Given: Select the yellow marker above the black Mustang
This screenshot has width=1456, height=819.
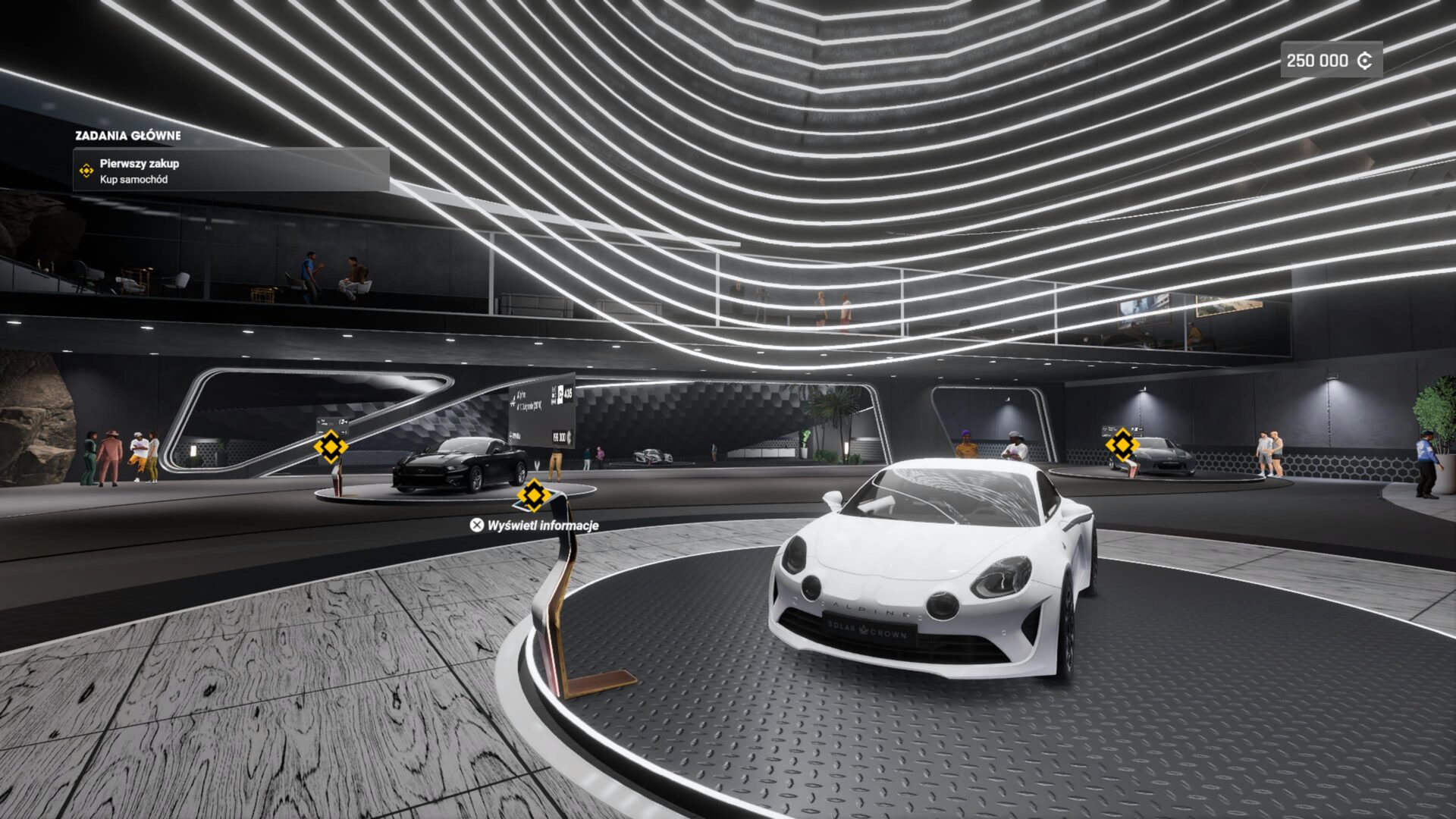Looking at the screenshot, I should (x=330, y=446).
